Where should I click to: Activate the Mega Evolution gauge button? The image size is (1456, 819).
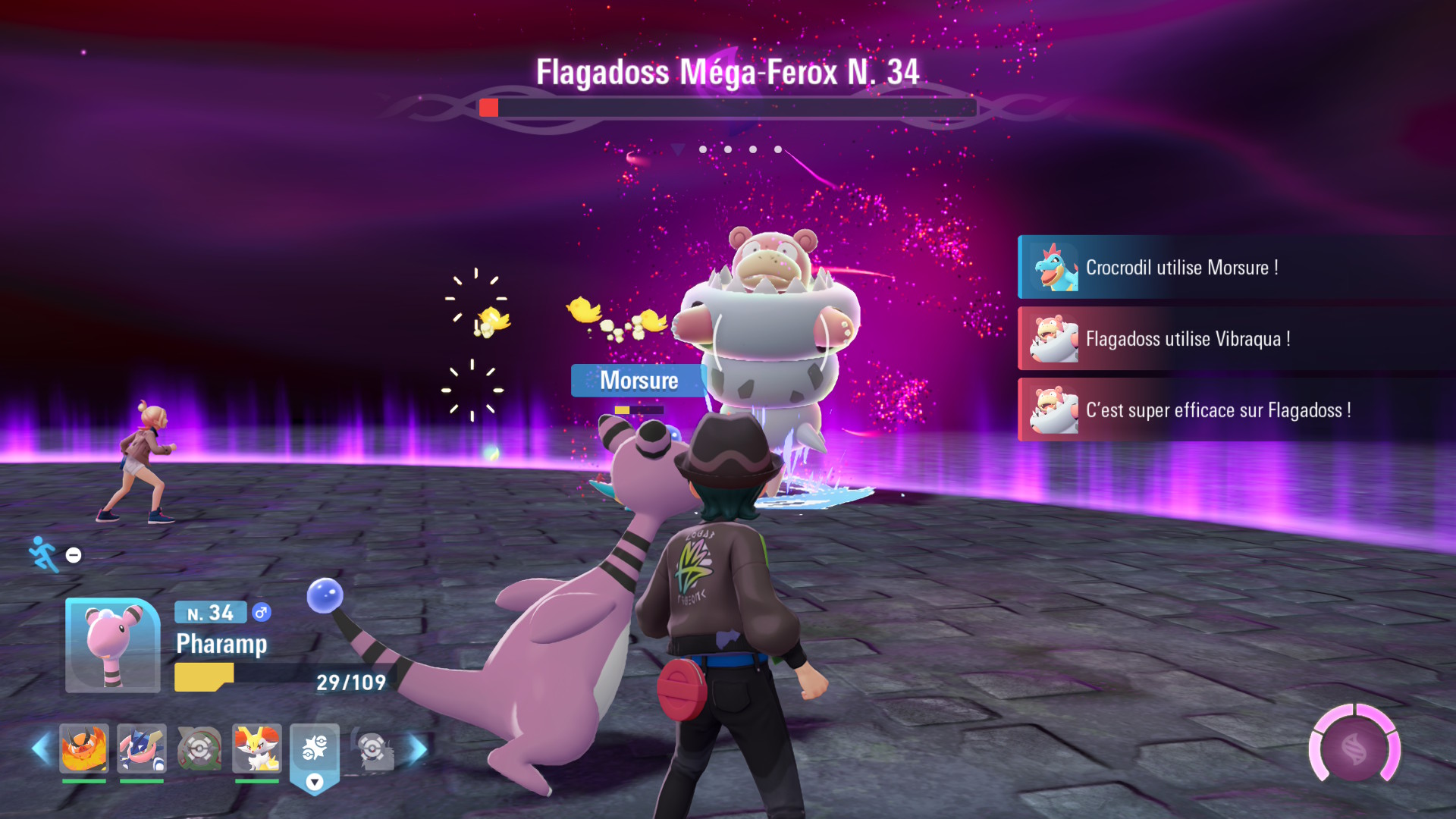click(1354, 748)
